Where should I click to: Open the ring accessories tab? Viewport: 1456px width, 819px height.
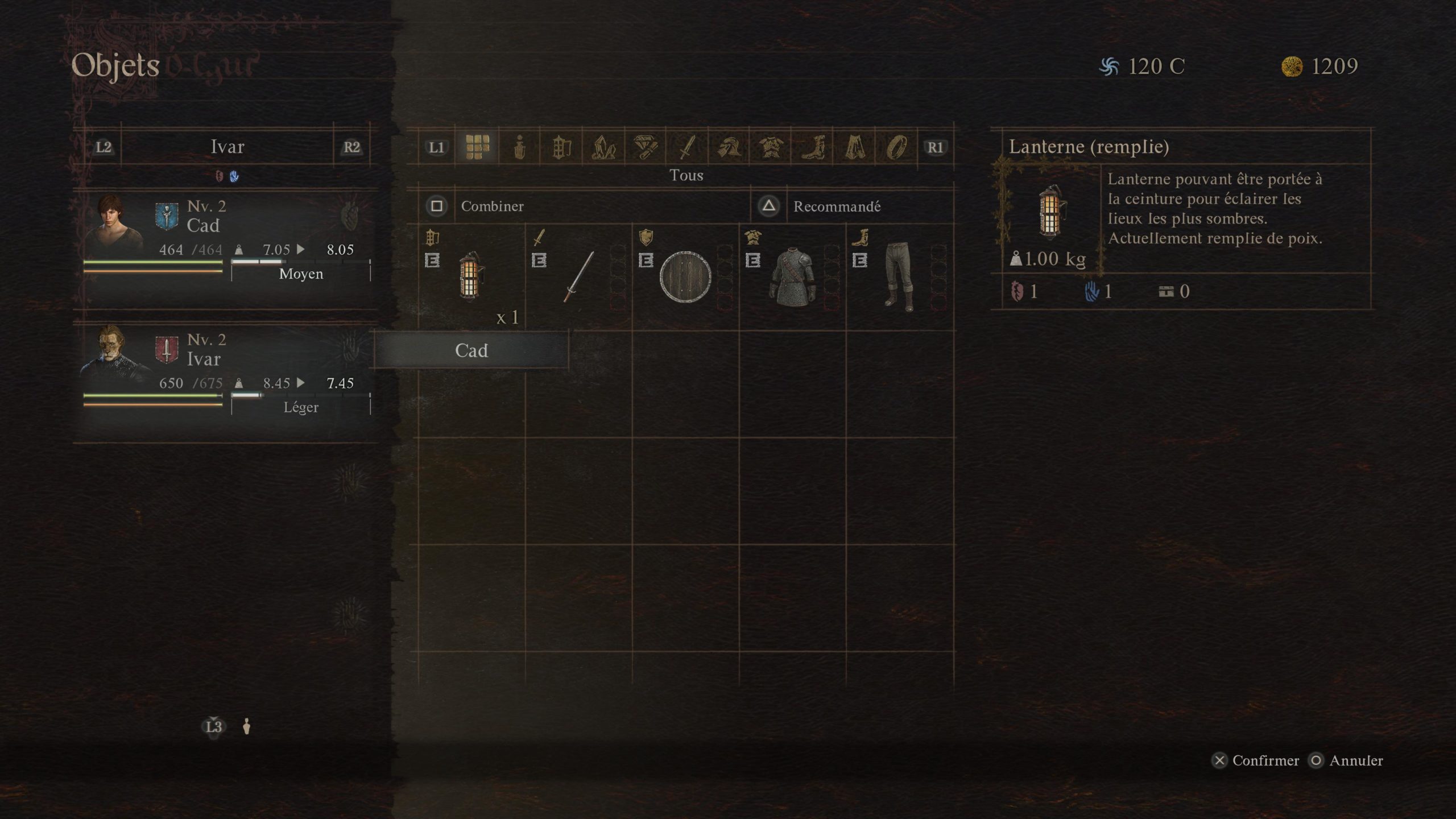point(897,148)
